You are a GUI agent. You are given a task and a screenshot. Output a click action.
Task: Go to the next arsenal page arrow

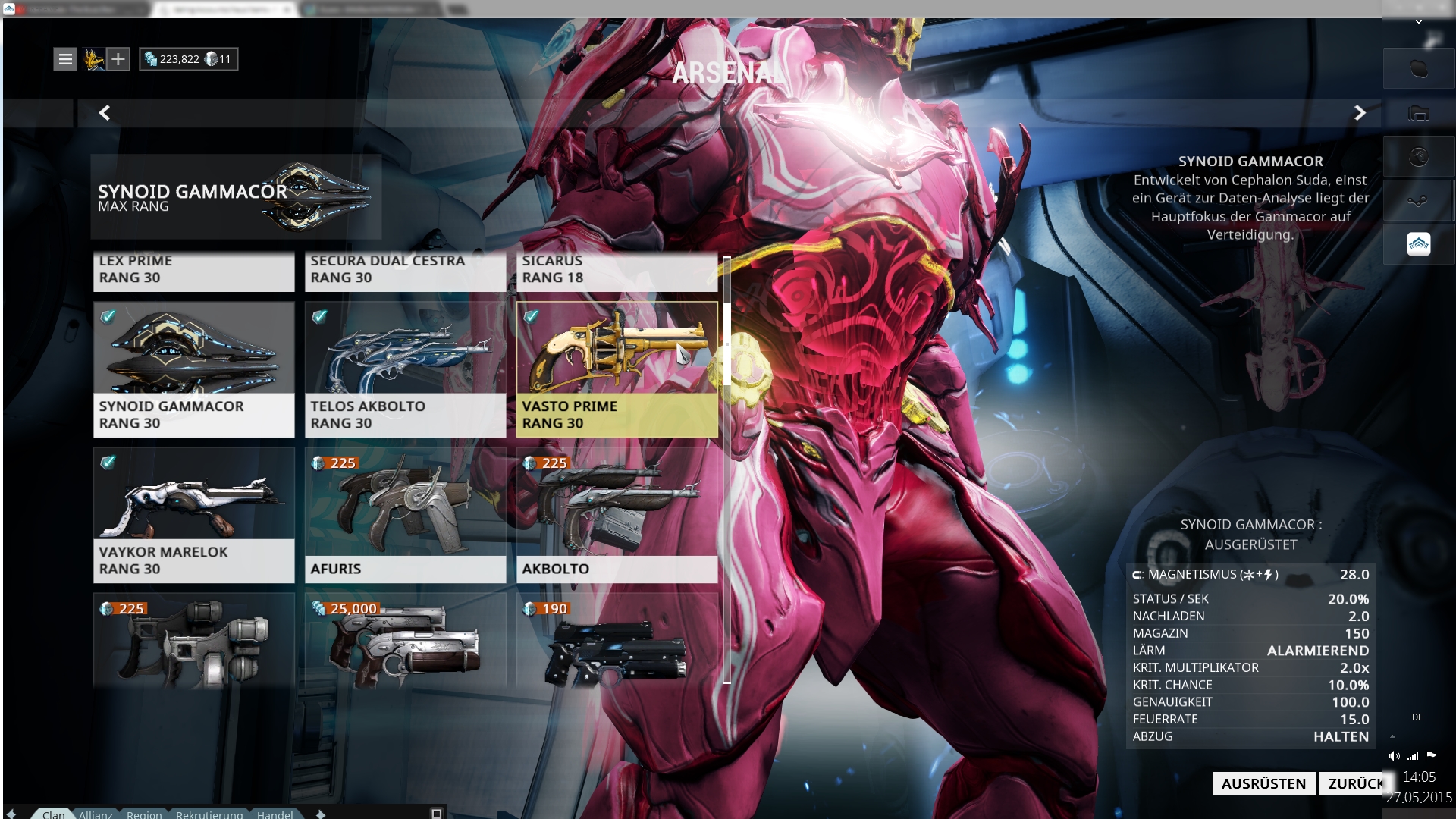1360,113
